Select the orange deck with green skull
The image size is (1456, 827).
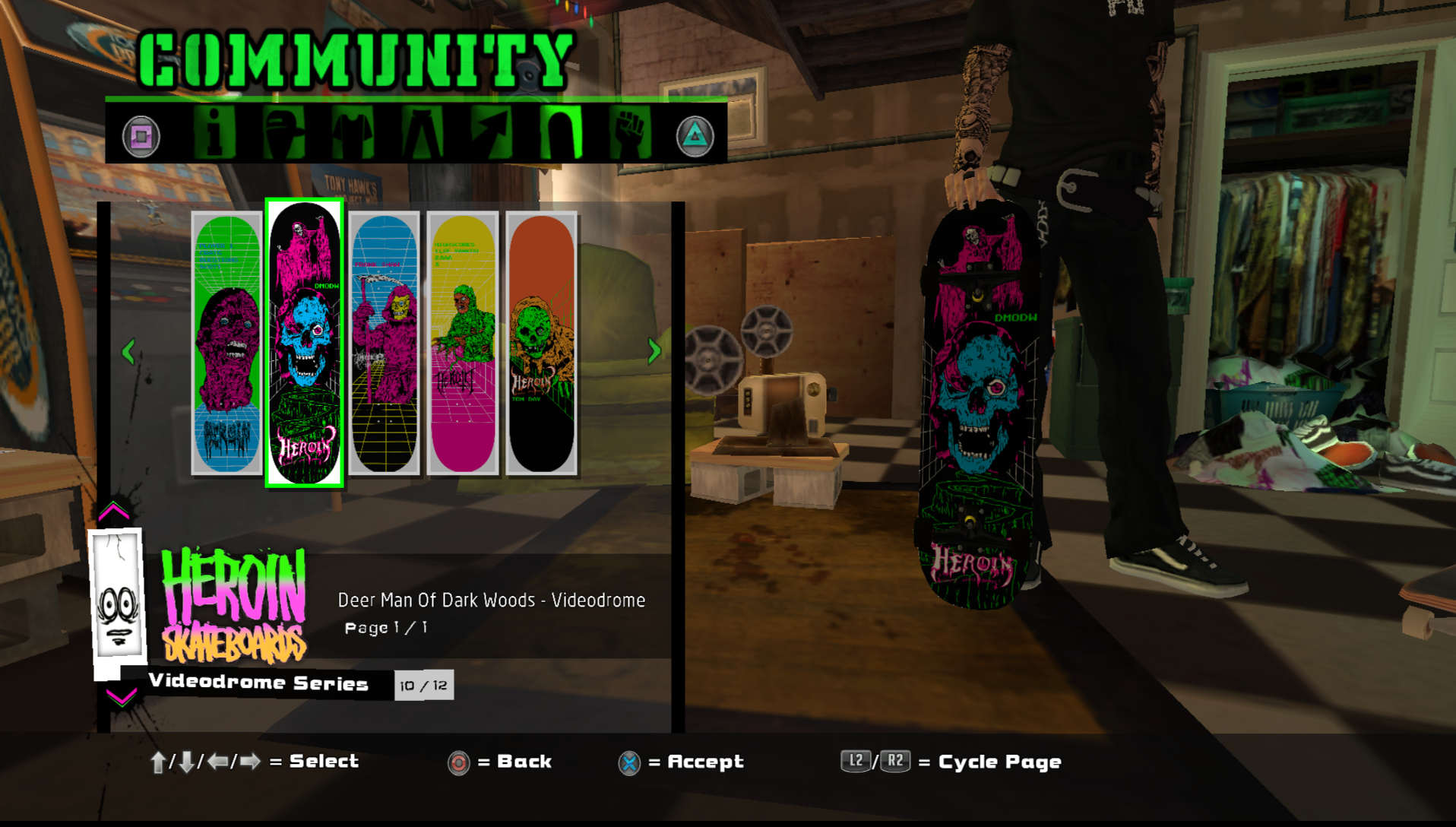[x=541, y=344]
